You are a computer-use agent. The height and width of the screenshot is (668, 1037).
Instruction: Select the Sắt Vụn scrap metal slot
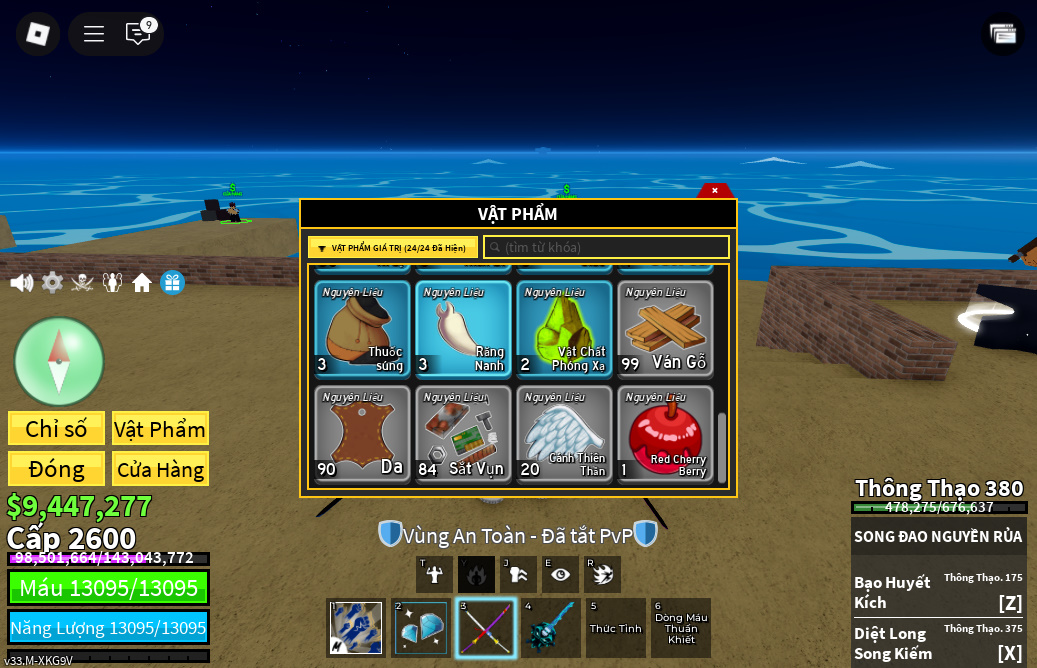click(x=463, y=434)
